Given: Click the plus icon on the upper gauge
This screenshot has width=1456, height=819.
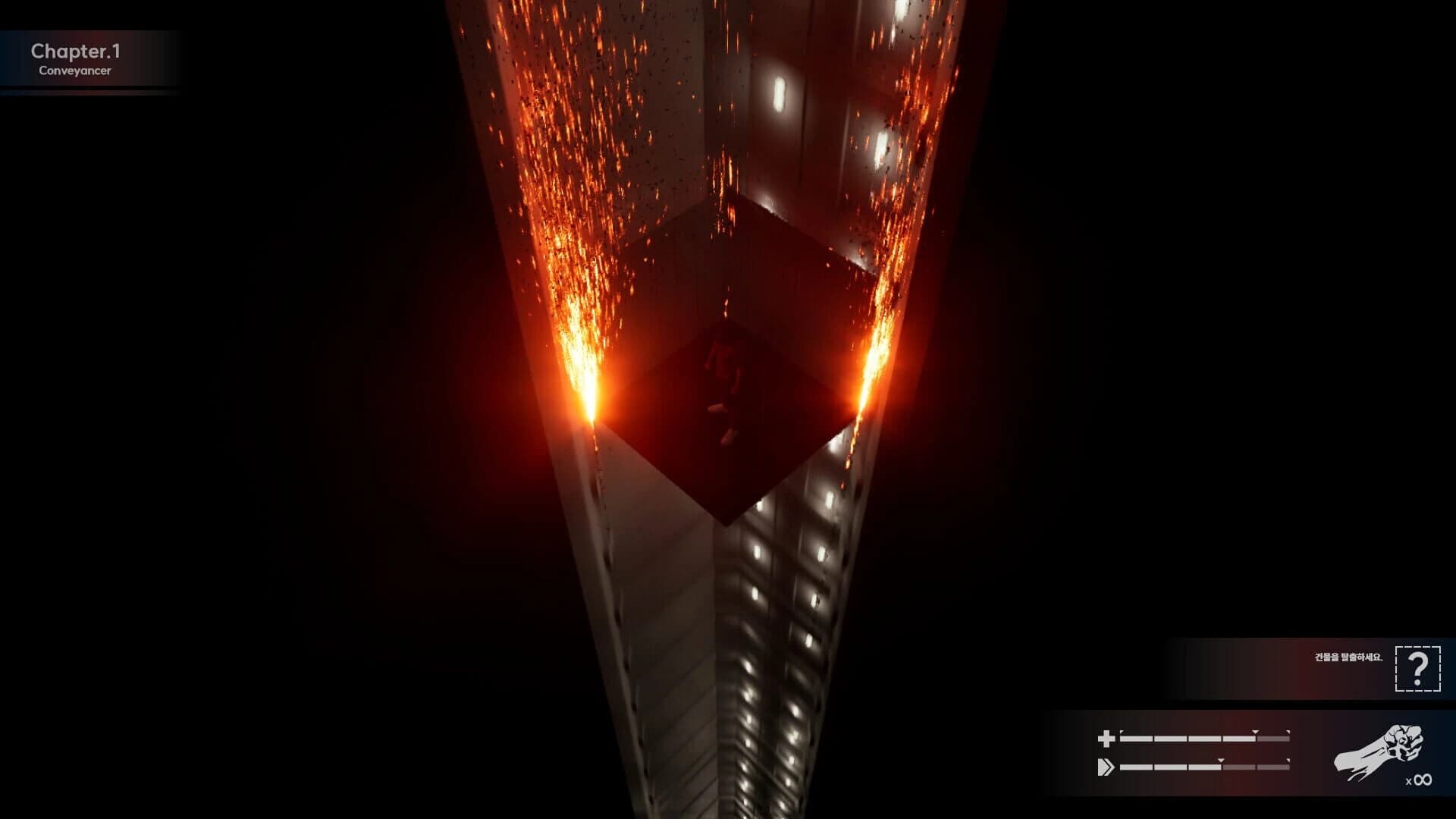Looking at the screenshot, I should [x=1106, y=737].
